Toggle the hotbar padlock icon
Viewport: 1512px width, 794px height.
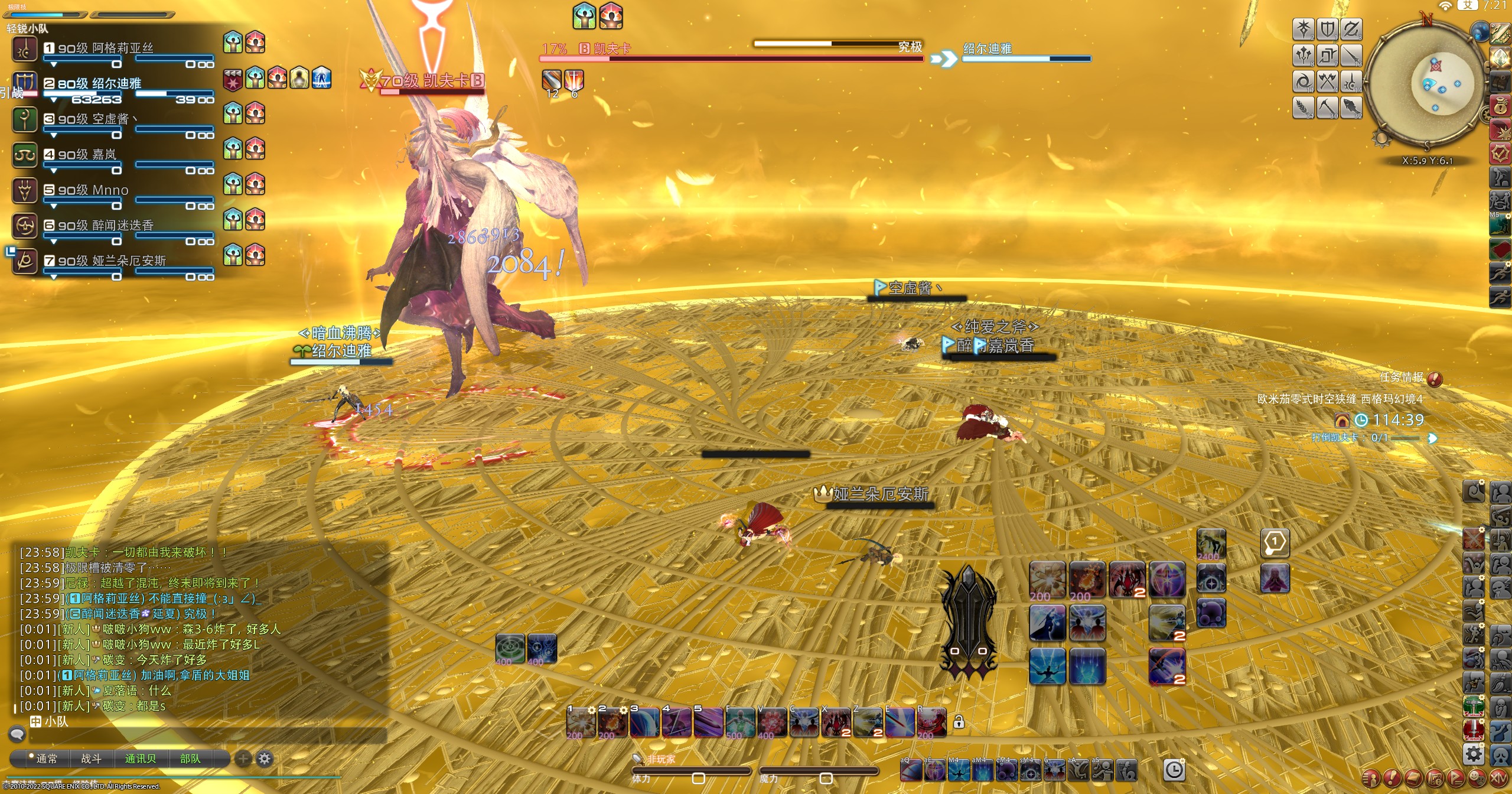click(x=959, y=722)
